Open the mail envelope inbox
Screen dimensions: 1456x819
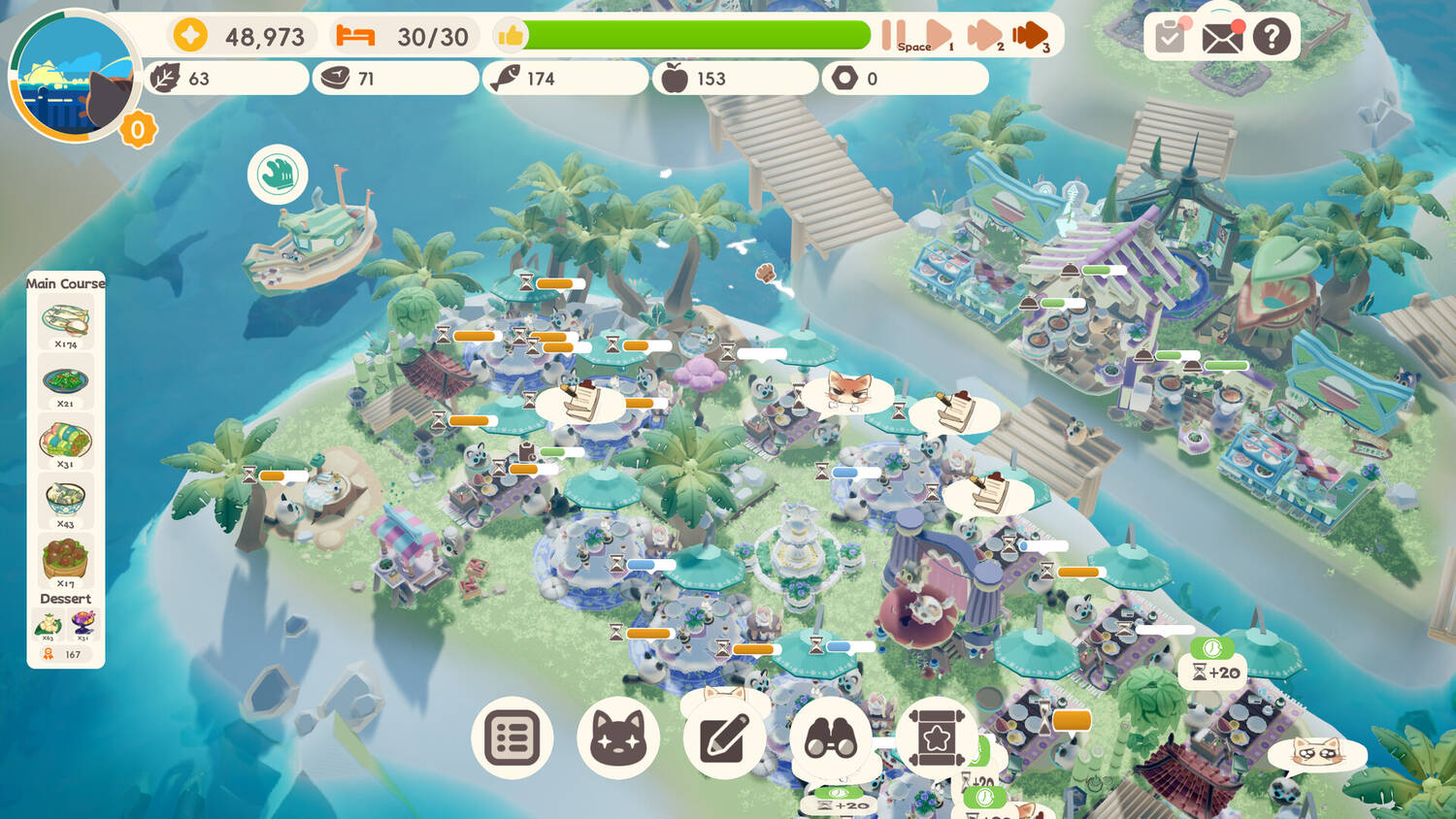[1221, 38]
